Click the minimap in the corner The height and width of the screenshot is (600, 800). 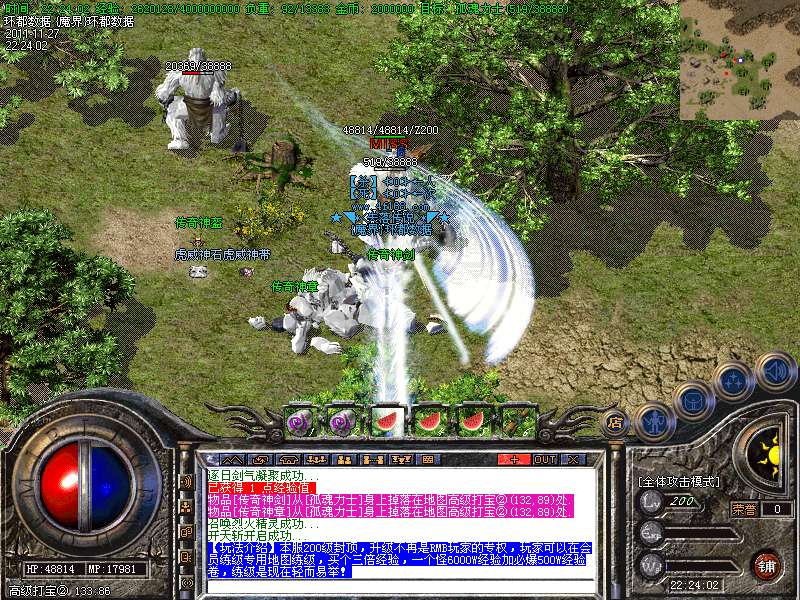(x=739, y=60)
